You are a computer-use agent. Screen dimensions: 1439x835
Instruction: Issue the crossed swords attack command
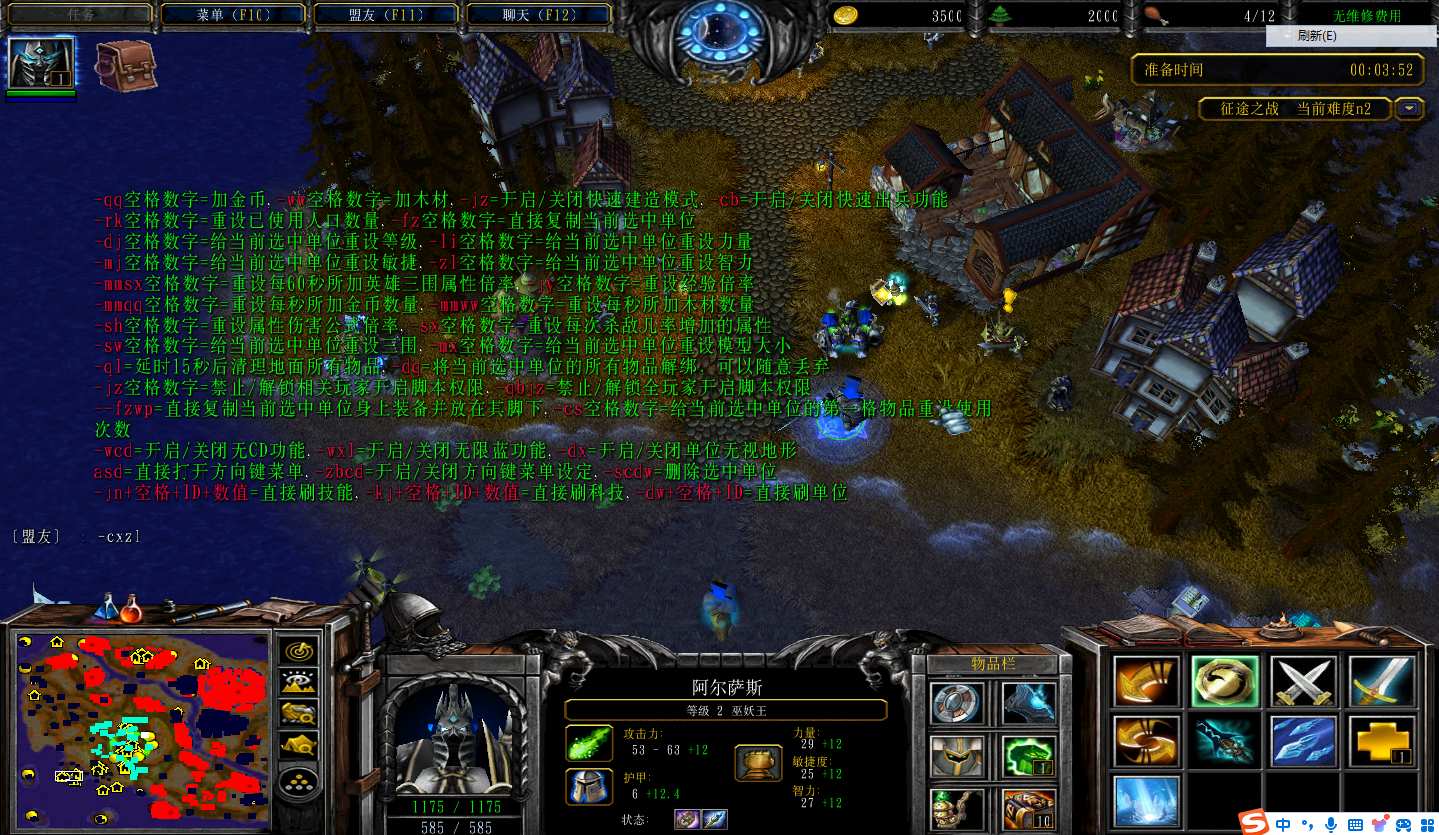point(1303,682)
